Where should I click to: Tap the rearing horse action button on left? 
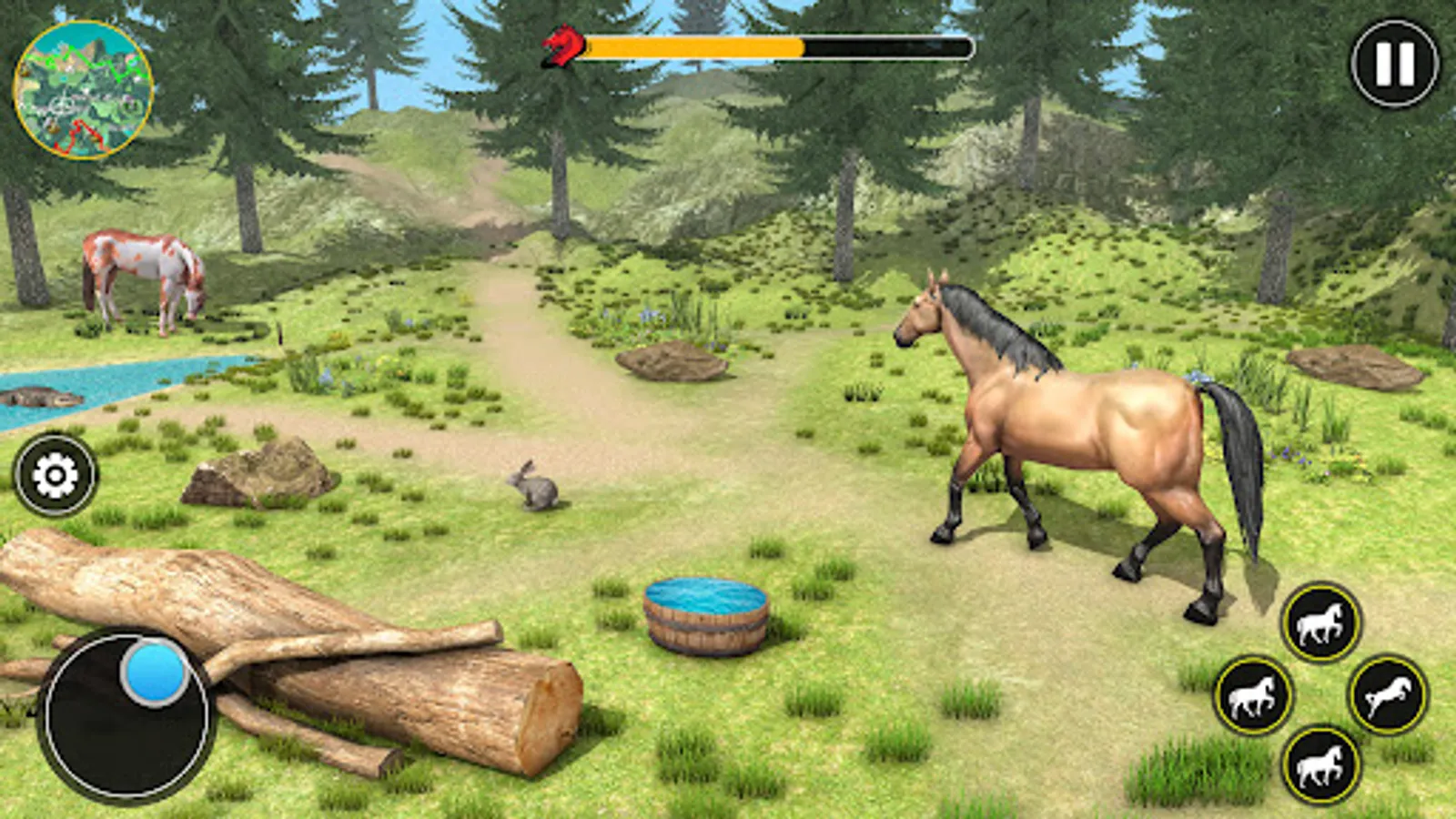pyautogui.click(x=1254, y=696)
